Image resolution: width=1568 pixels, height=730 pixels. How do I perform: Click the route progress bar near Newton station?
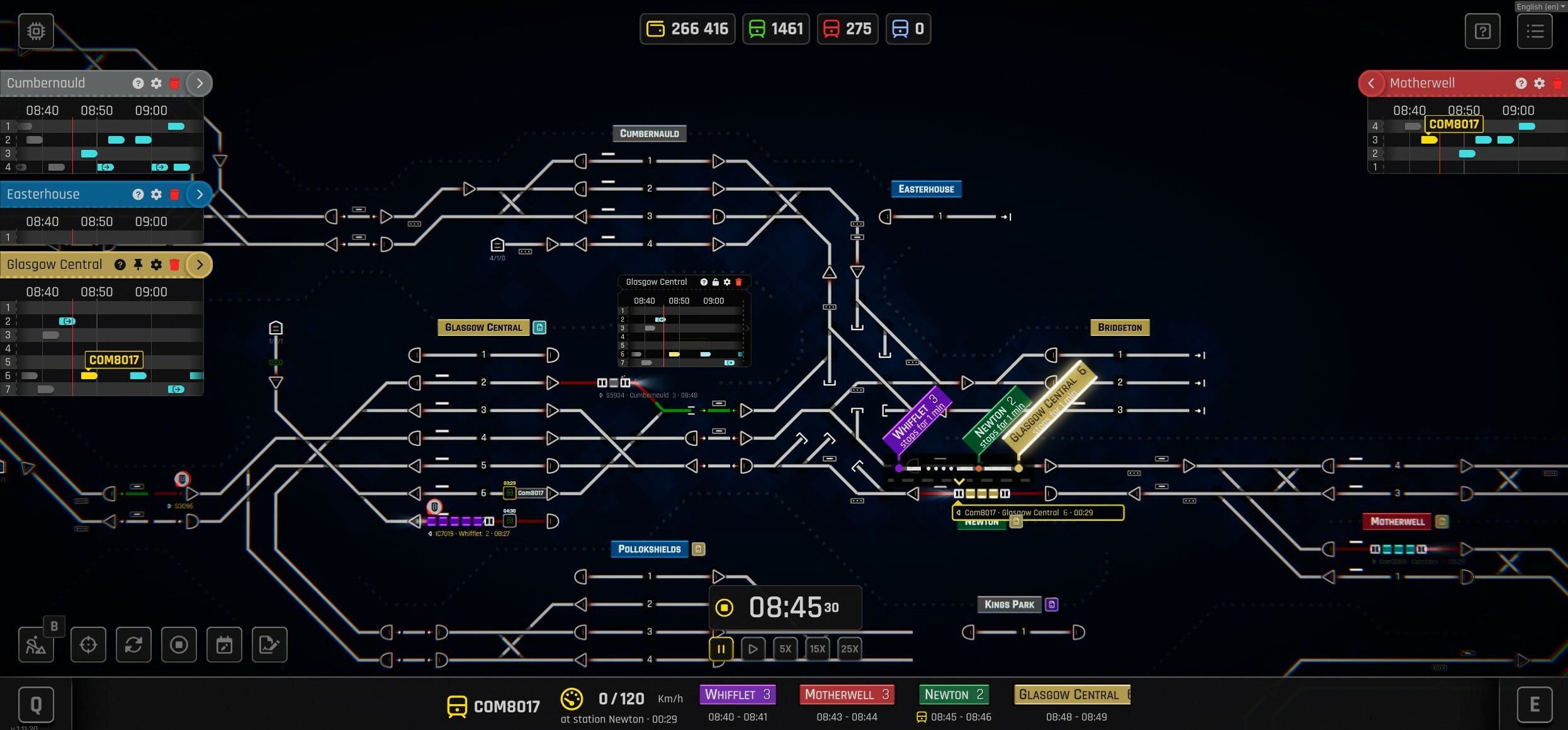957,468
